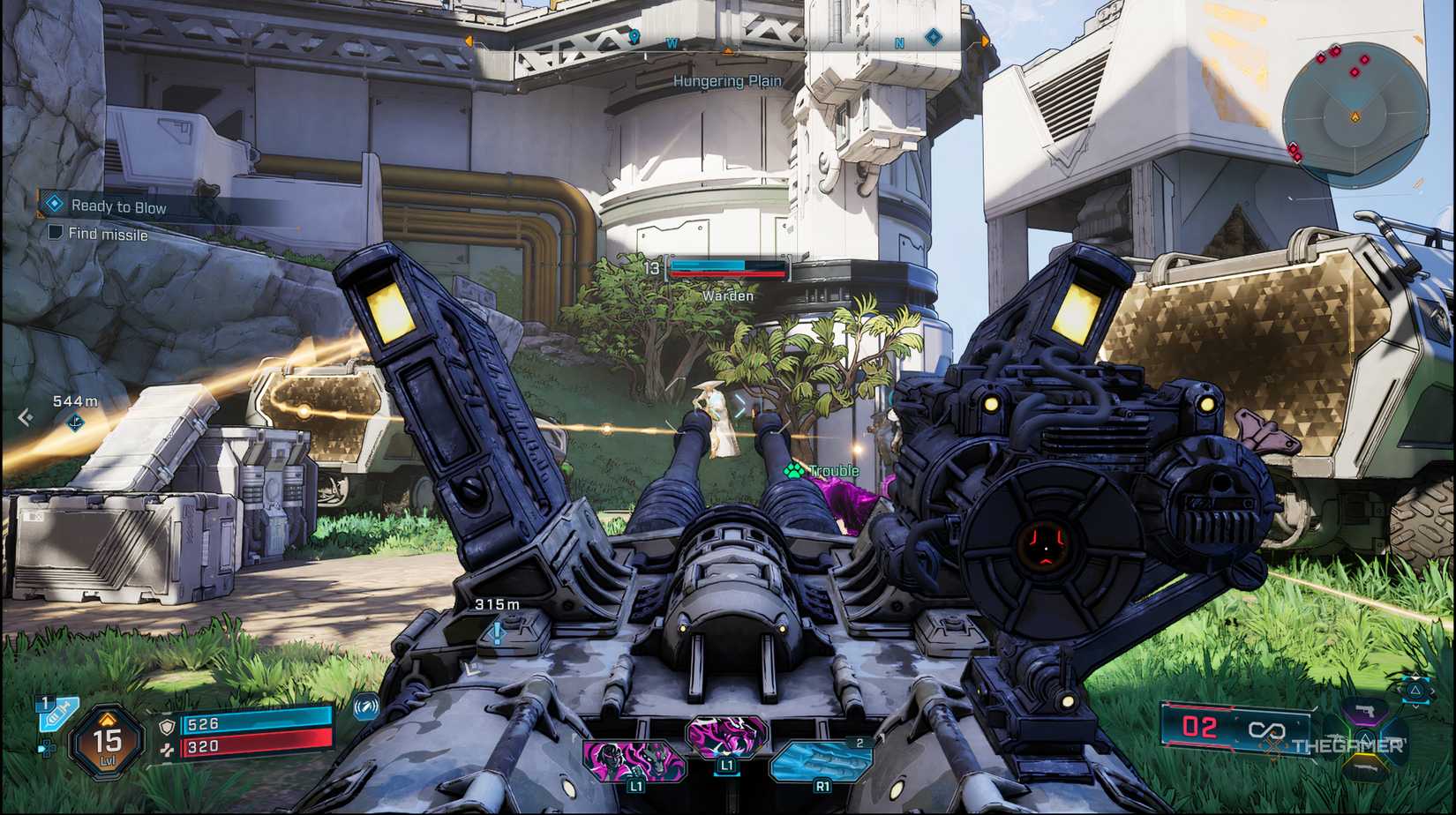Click the shield icon beside the 526 bar
The image size is (1456, 815).
coord(166,726)
